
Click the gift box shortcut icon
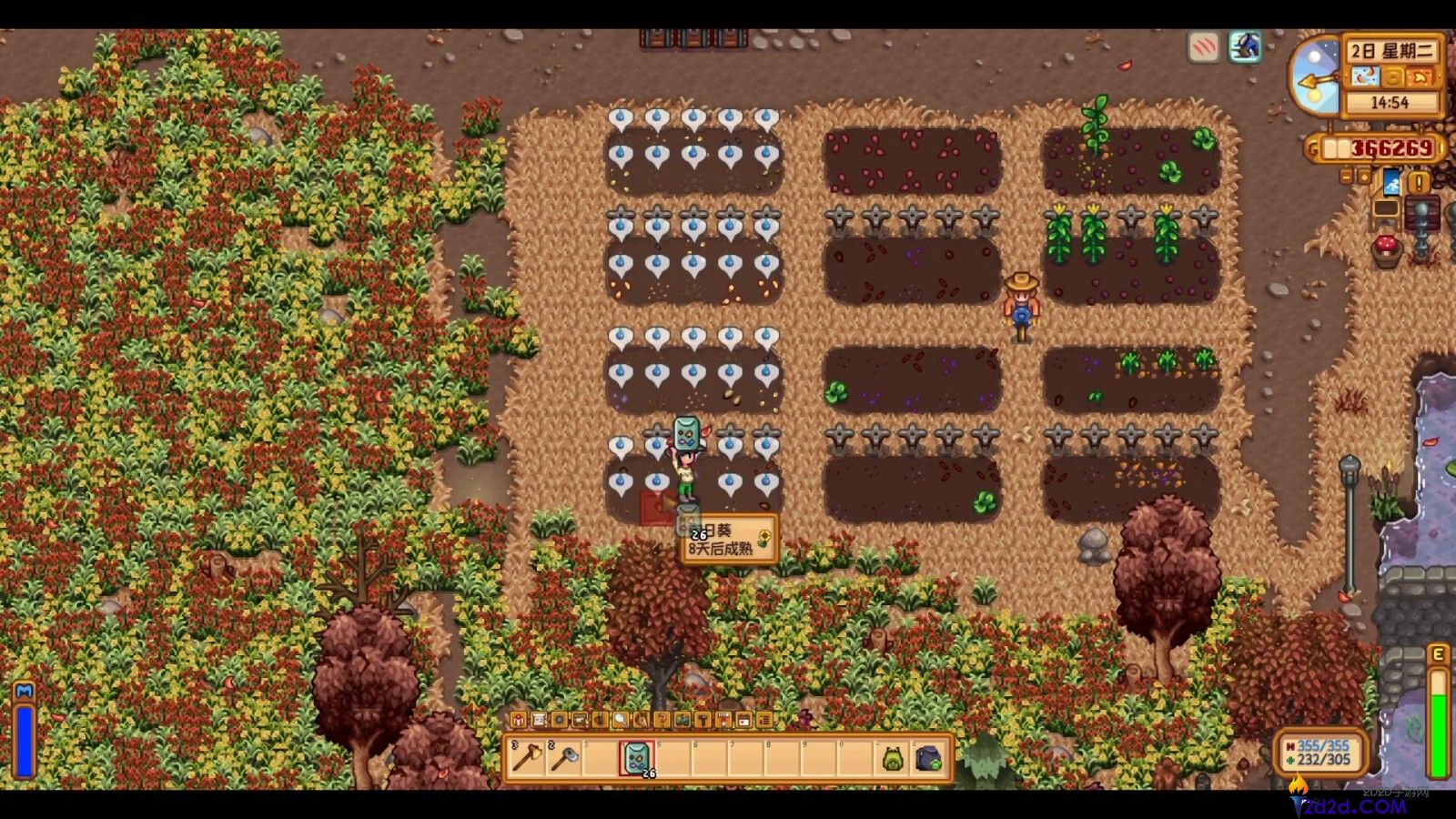[x=518, y=720]
